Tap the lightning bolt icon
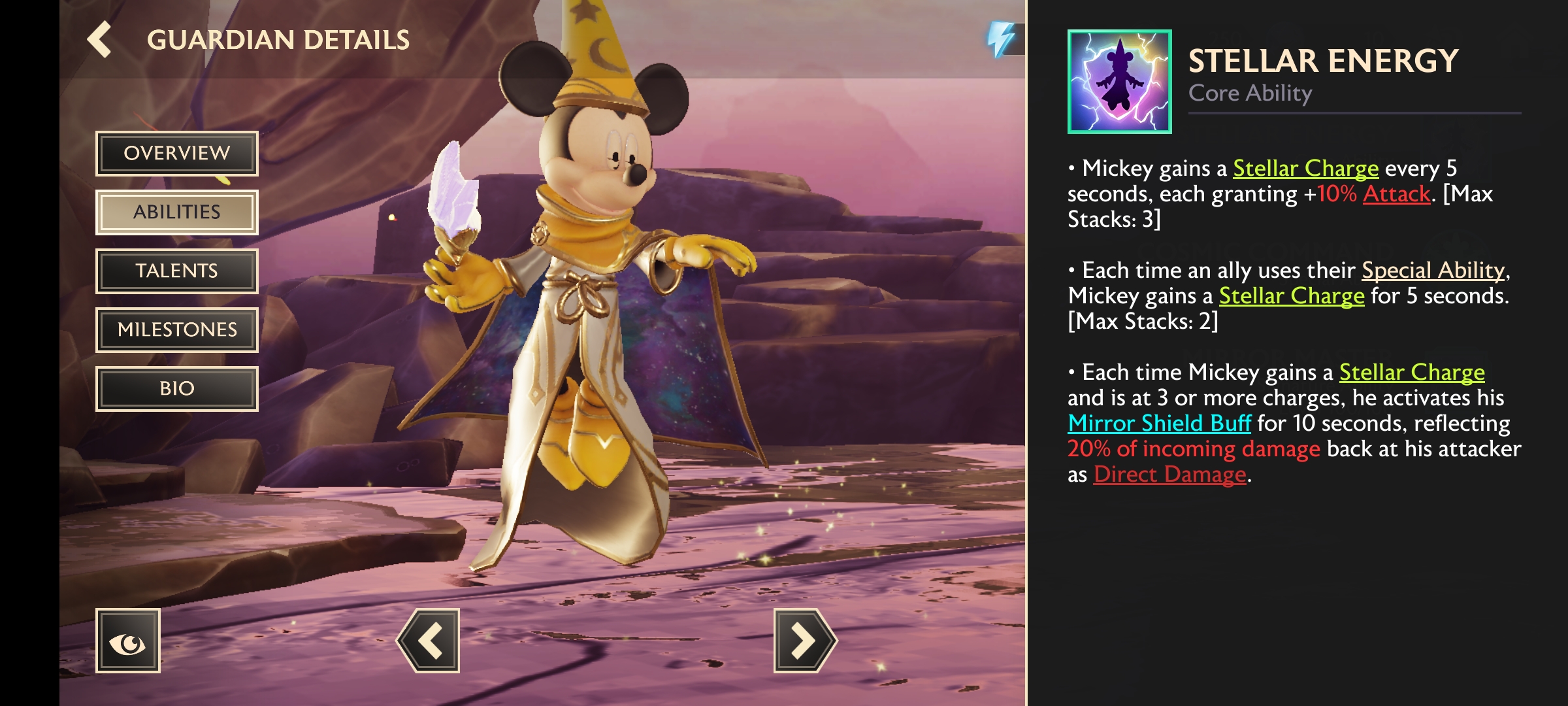 pyautogui.click(x=1001, y=39)
